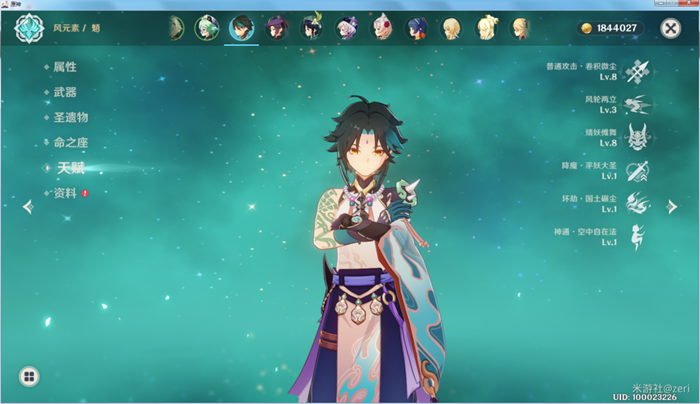This screenshot has width=700, height=404.
Task: Go to the 圣遗物 artifacts section
Action: 70,117
